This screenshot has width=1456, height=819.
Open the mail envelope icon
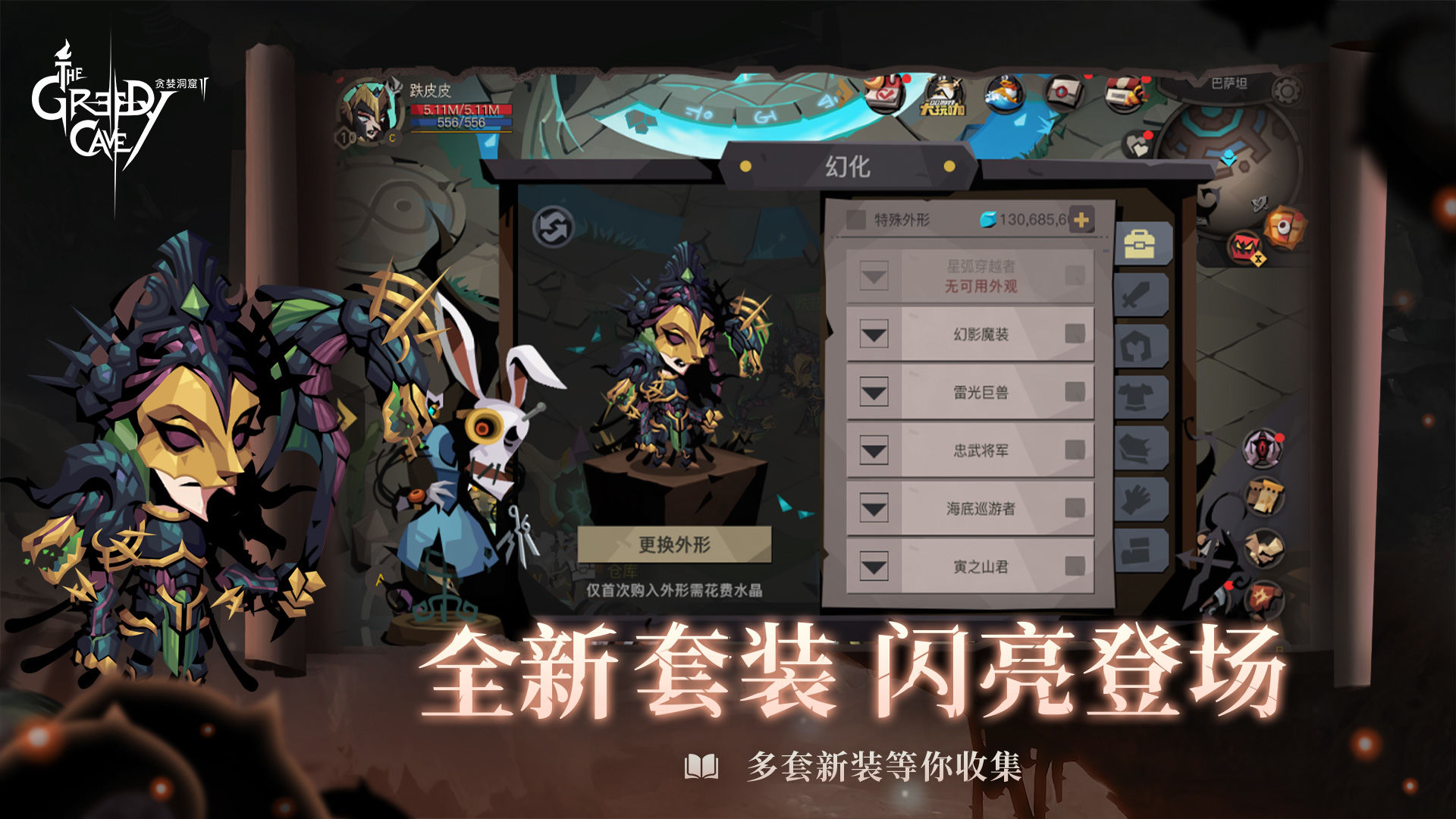tap(1065, 93)
